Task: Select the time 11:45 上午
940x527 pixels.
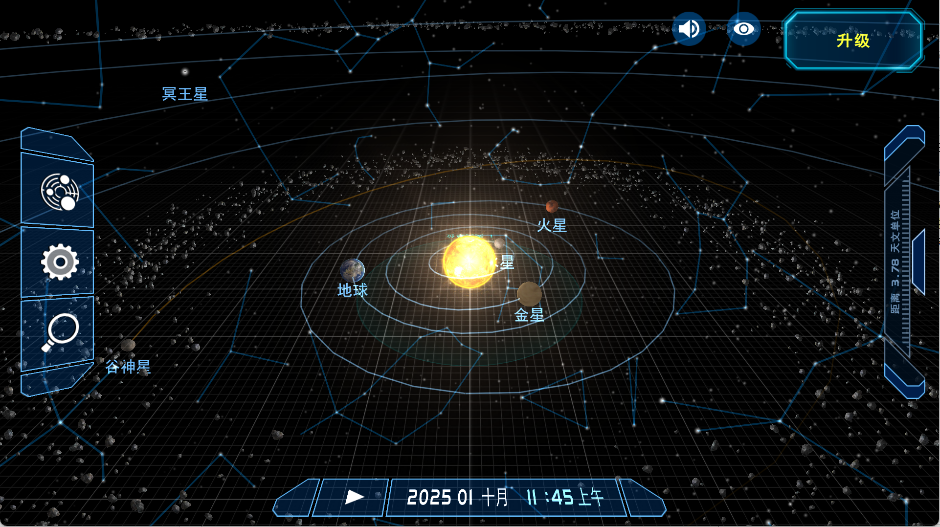Action: tap(566, 497)
